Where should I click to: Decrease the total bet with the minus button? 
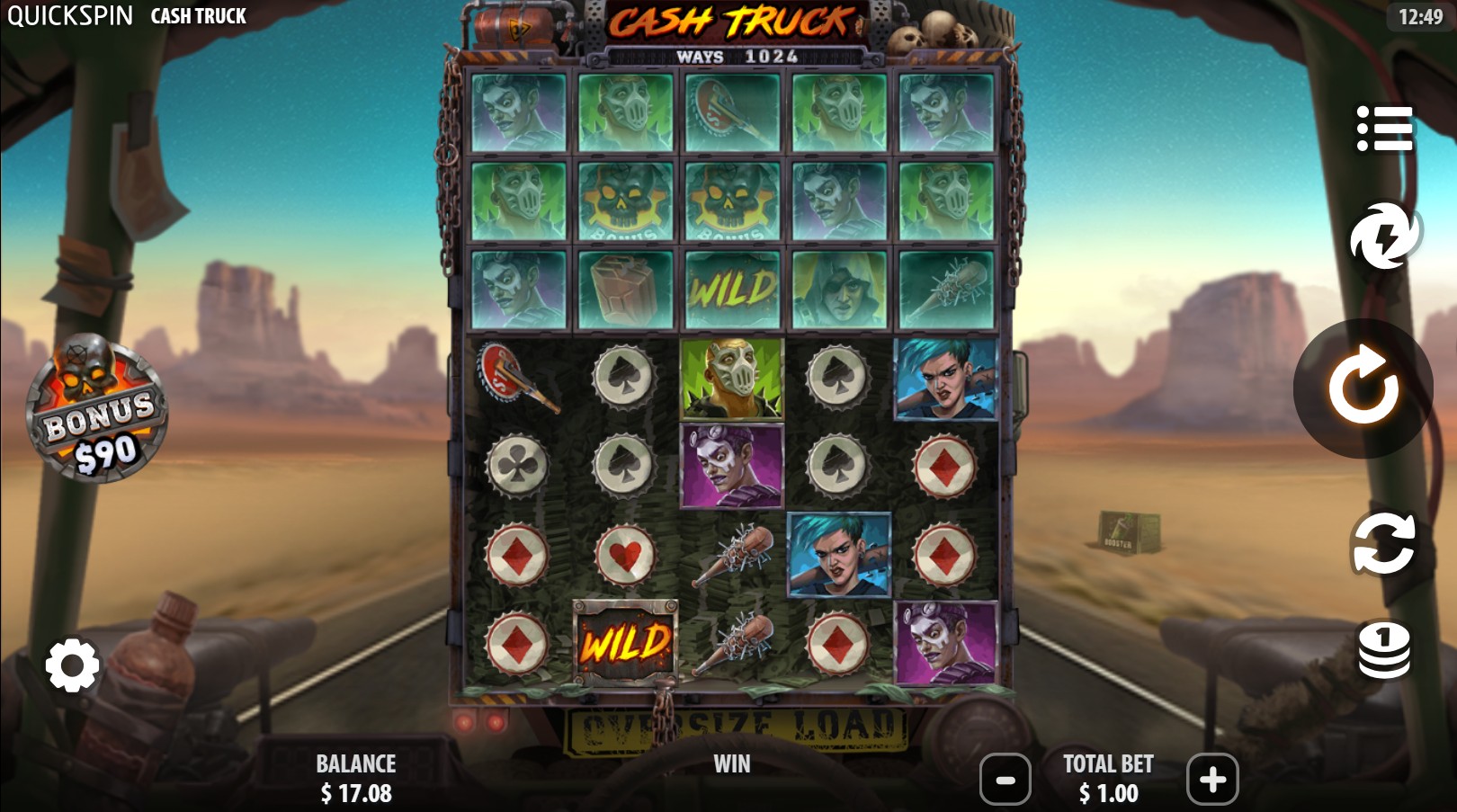[x=1005, y=781]
